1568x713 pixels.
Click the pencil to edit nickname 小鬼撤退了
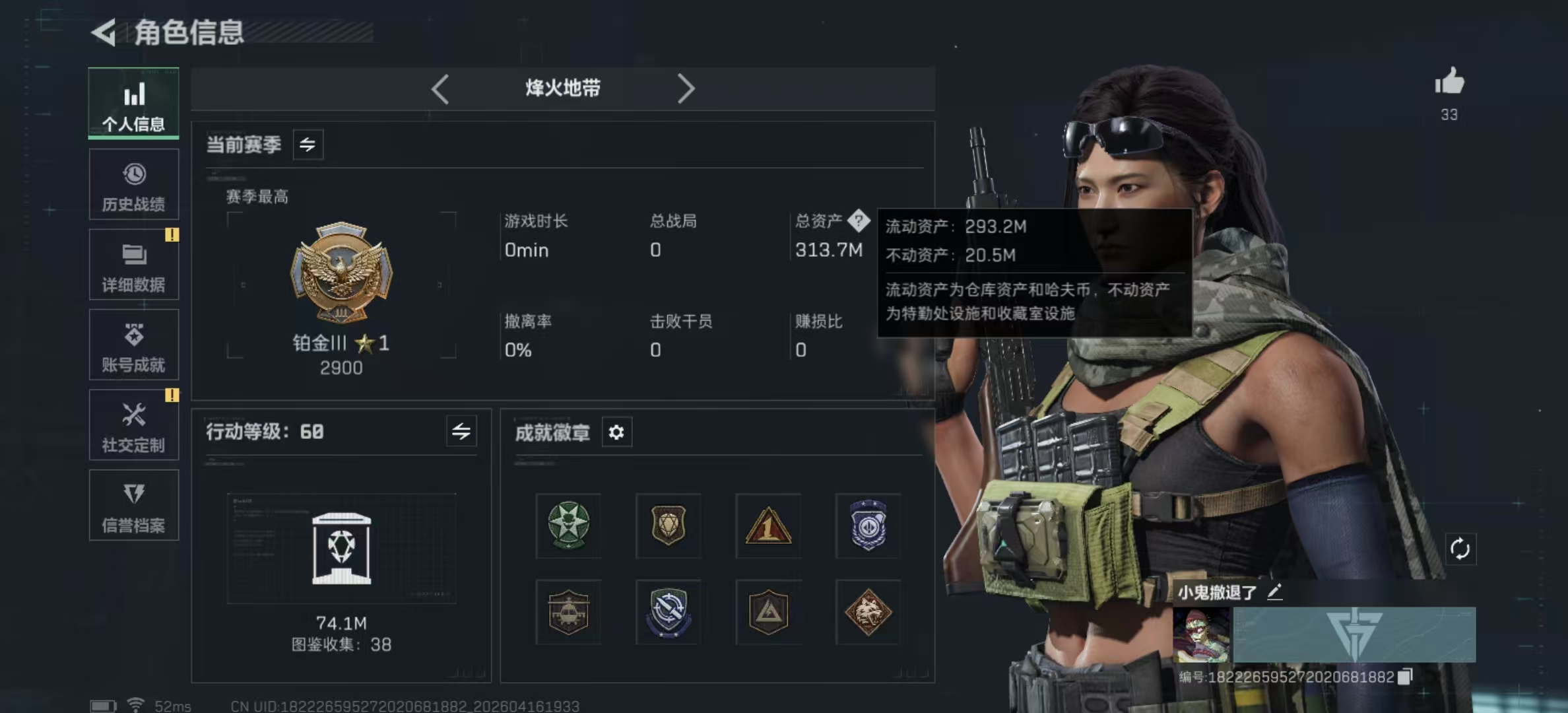point(1275,592)
